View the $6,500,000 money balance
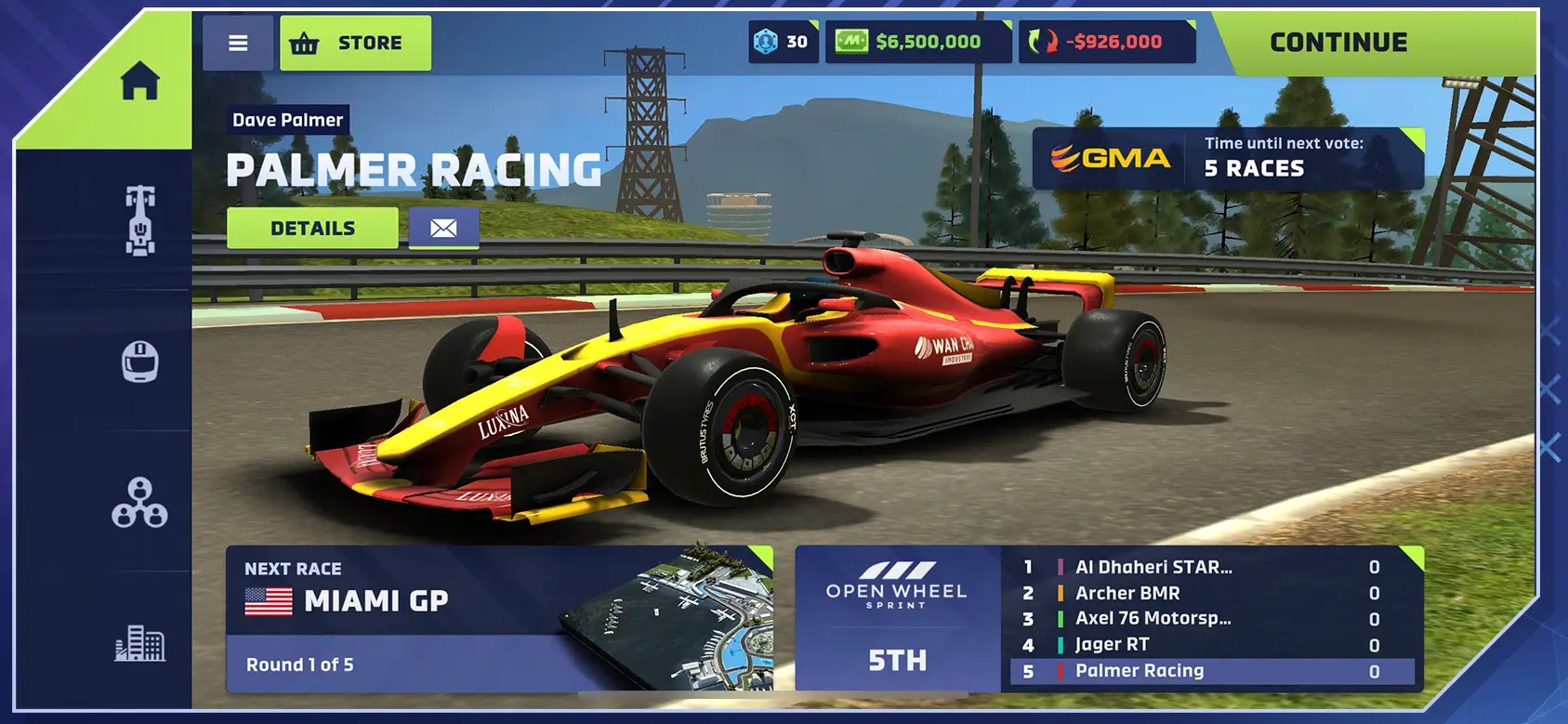The width and height of the screenshot is (1568, 724). [918, 41]
